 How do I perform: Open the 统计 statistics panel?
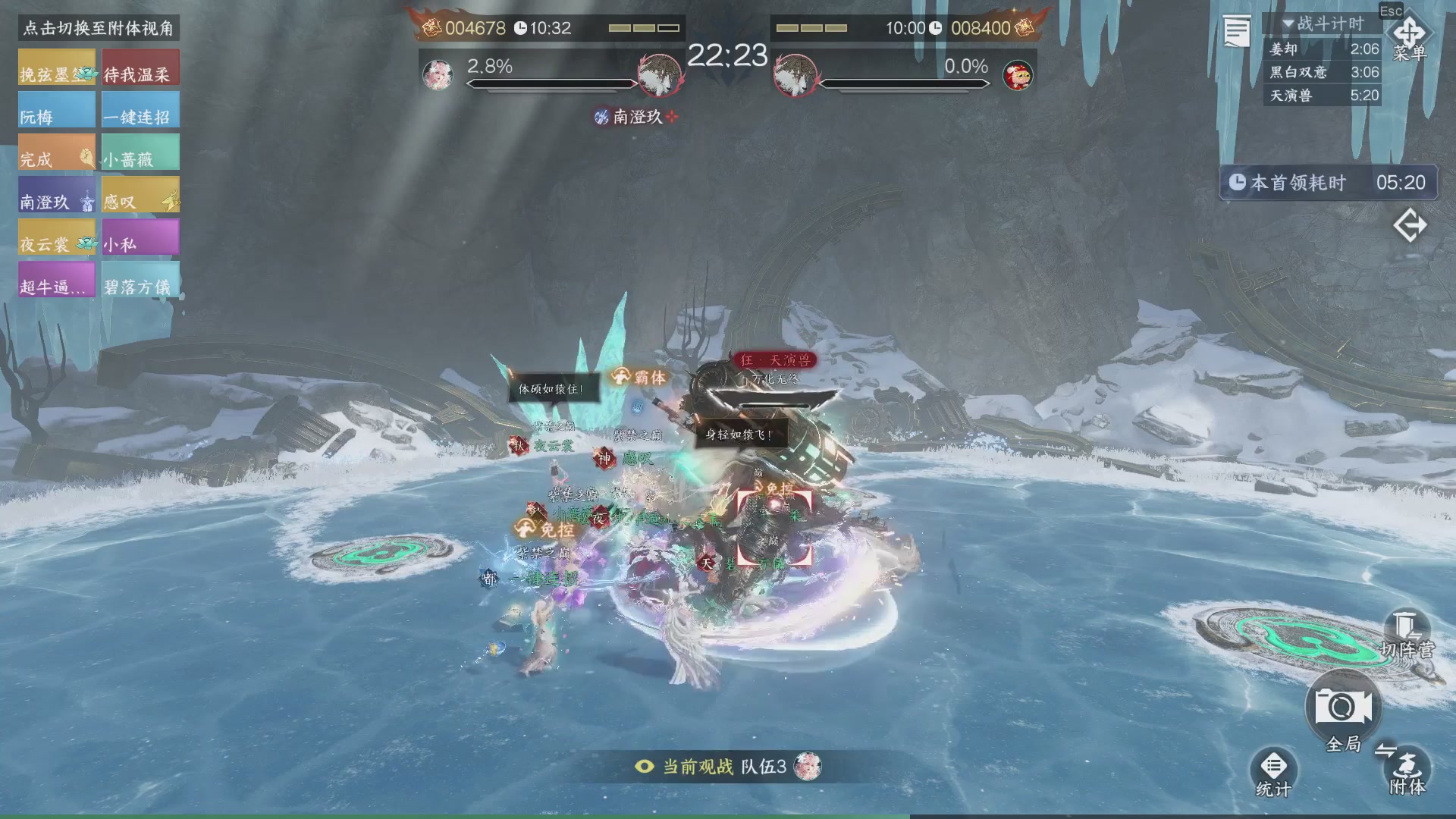(x=1273, y=772)
